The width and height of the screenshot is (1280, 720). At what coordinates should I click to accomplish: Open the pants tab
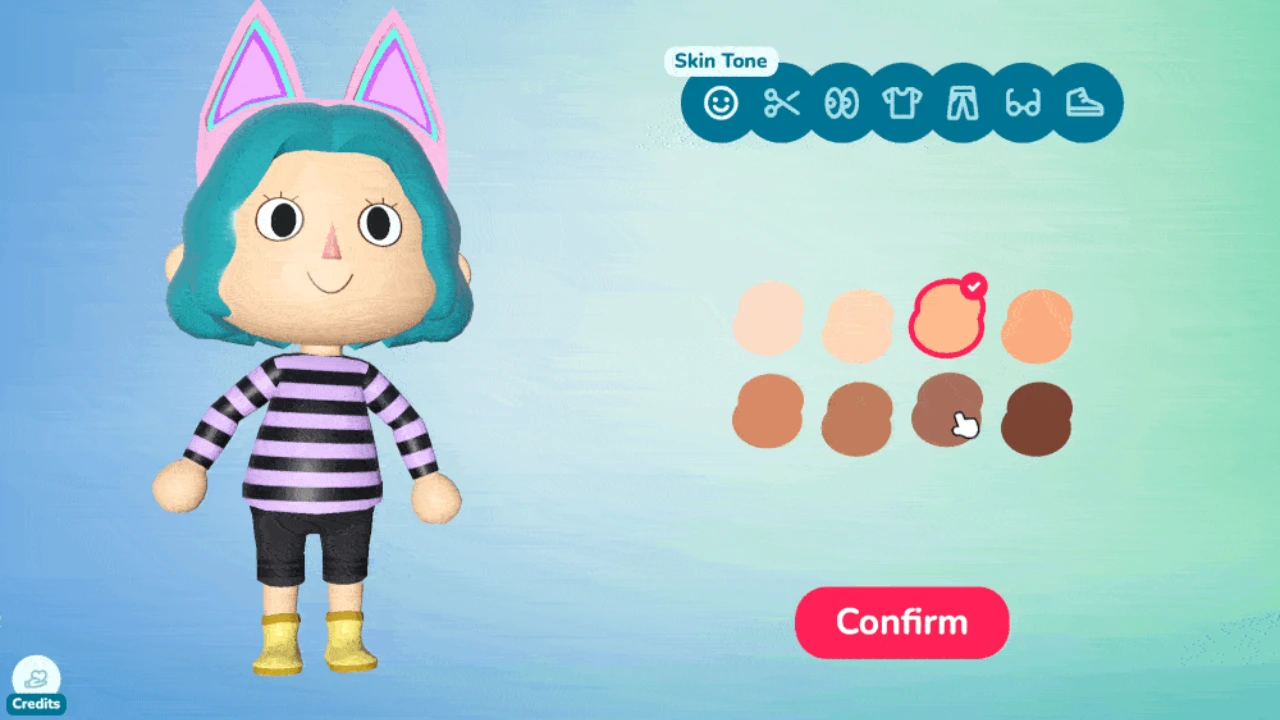click(962, 103)
